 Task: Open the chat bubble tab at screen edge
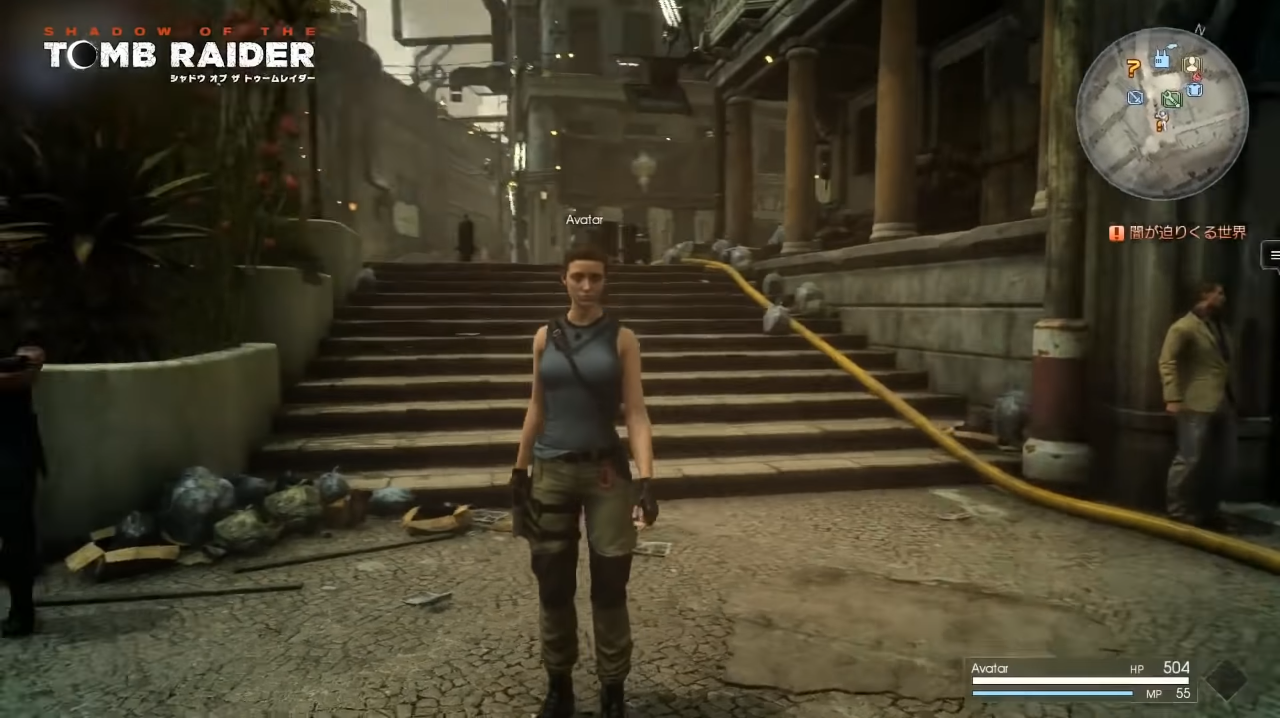tap(1272, 256)
